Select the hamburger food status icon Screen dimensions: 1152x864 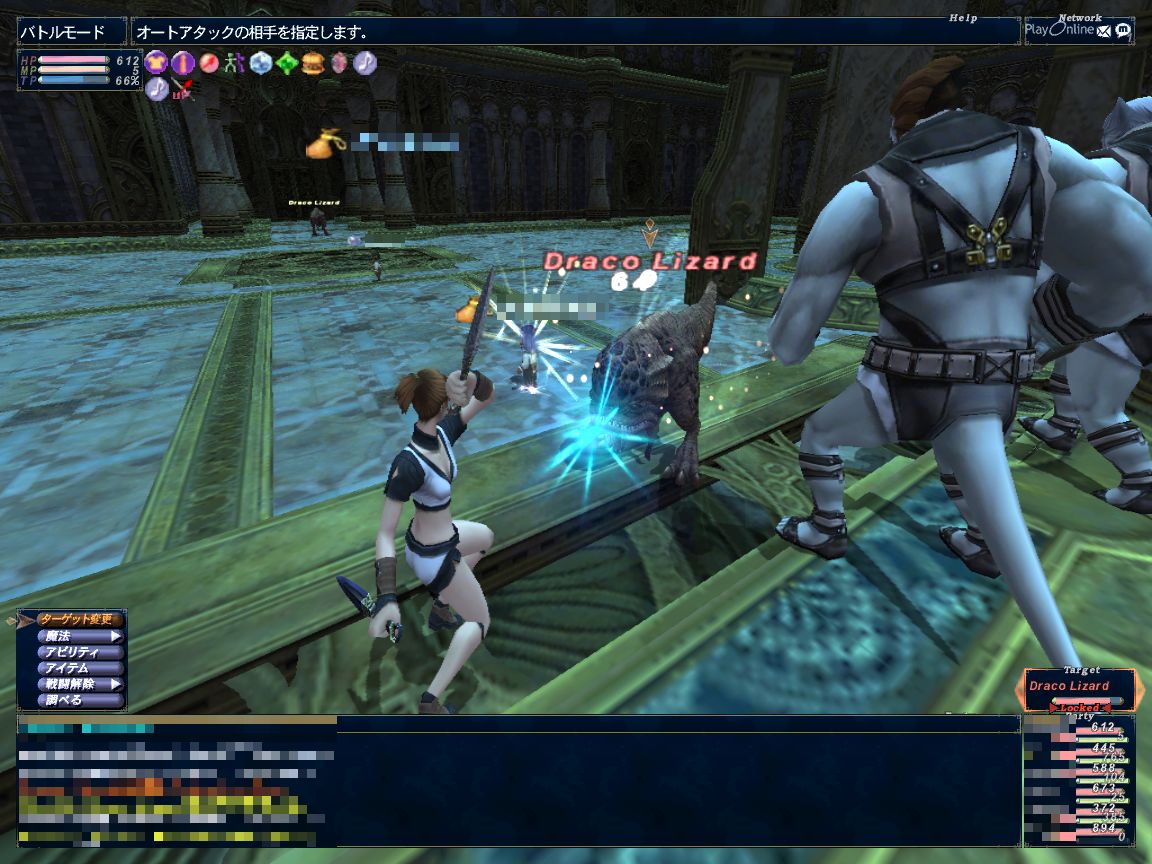313,63
